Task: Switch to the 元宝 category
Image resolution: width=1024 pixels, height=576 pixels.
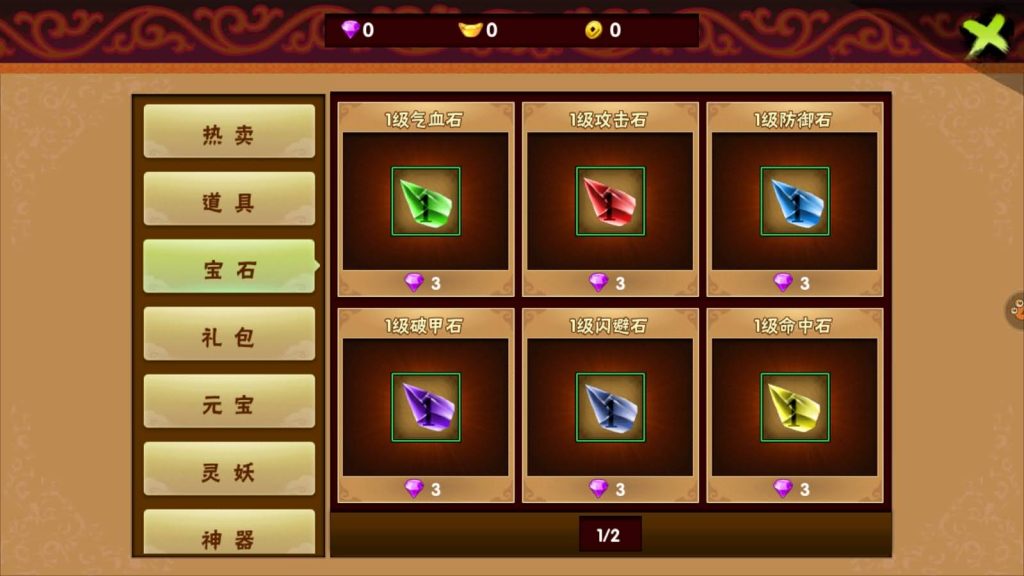Action: pyautogui.click(x=229, y=402)
